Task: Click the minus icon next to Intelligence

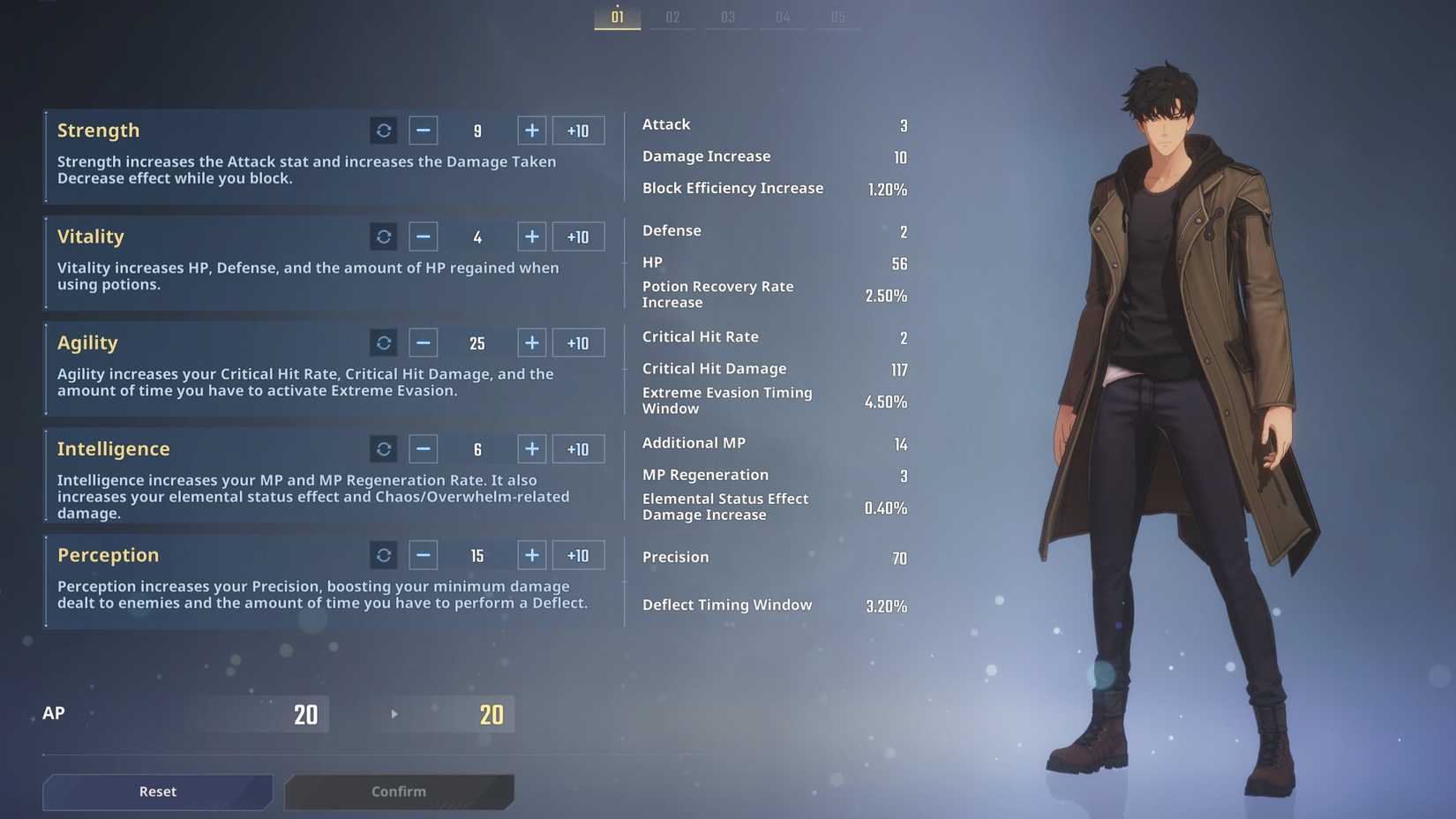Action: (423, 448)
